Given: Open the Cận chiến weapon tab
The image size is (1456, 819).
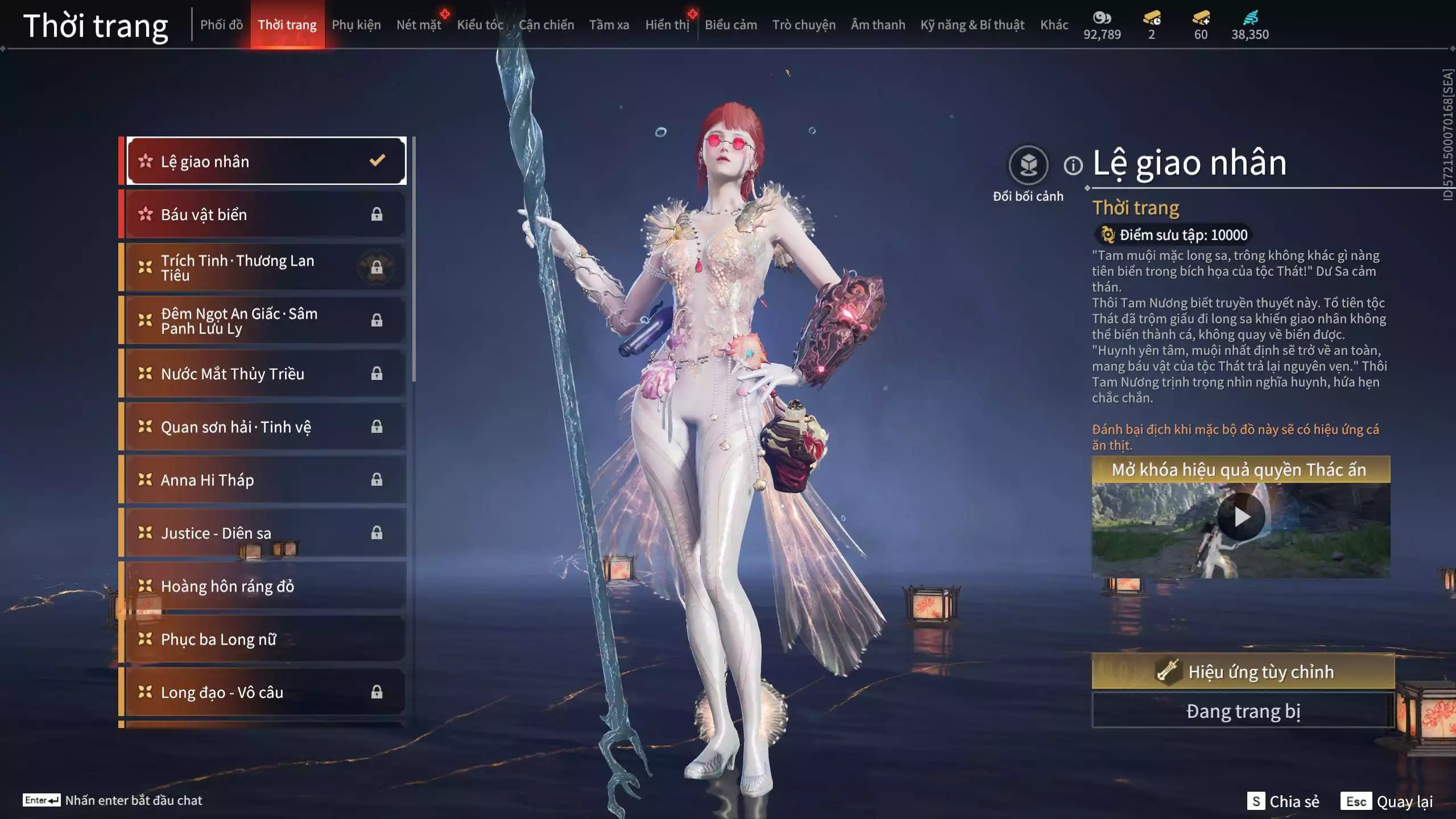Looking at the screenshot, I should pyautogui.click(x=546, y=25).
